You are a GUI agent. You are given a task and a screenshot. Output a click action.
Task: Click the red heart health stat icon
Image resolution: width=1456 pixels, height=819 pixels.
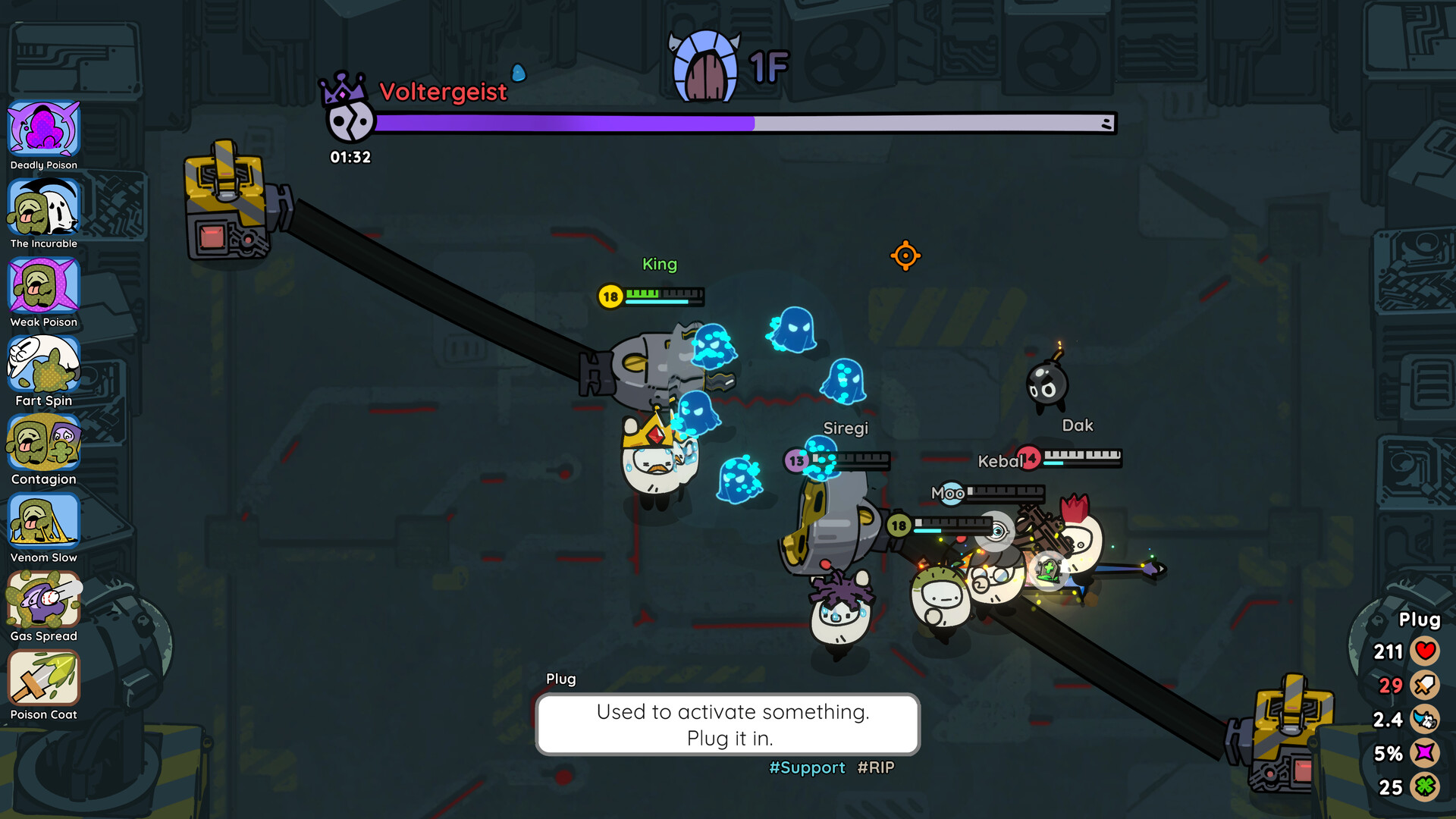(x=1425, y=651)
